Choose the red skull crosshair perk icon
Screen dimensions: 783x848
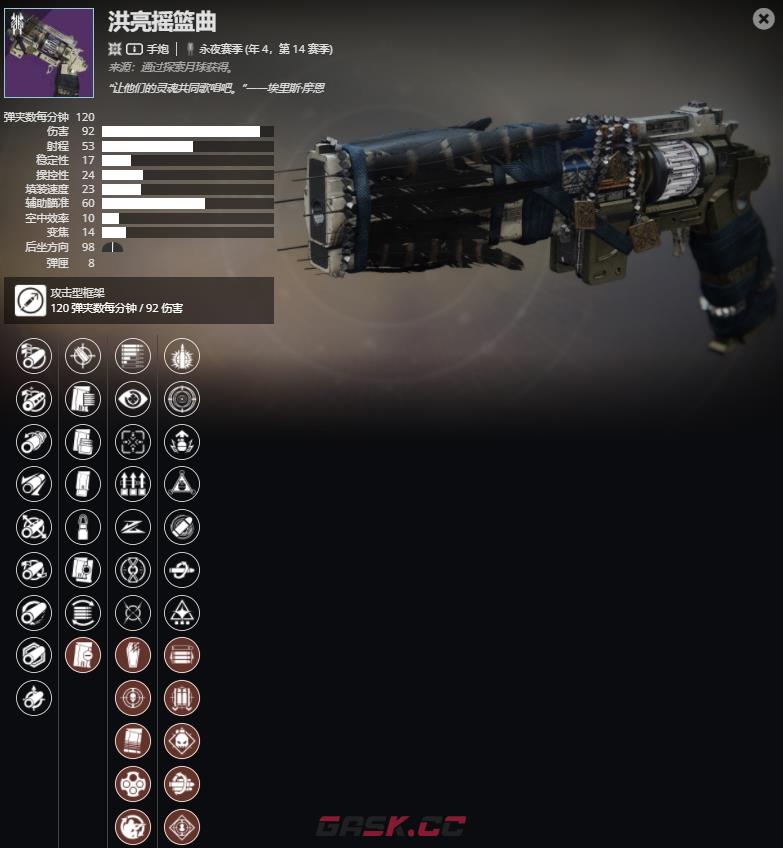(x=133, y=698)
